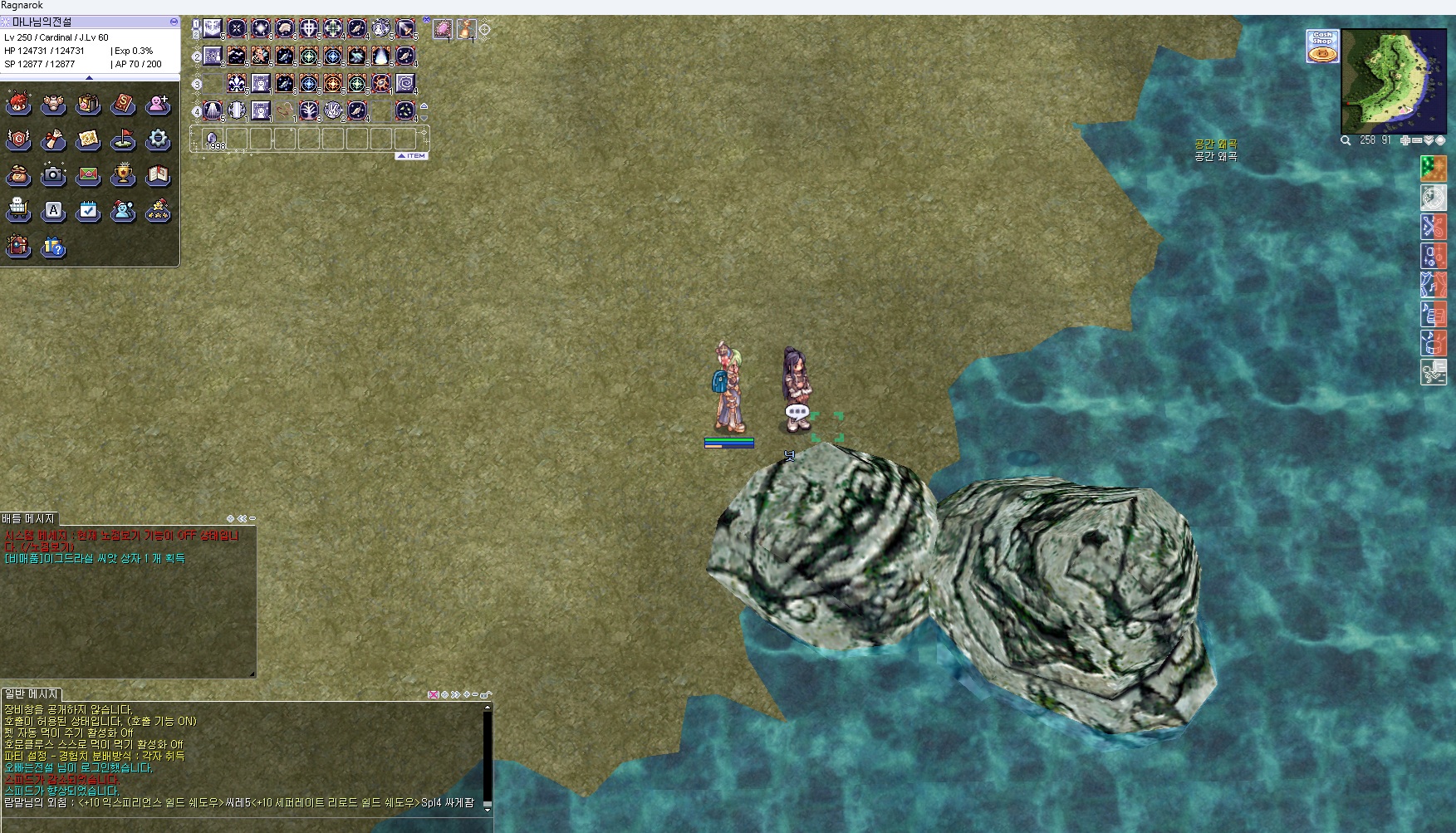Activate the fleur-de-lis skill in hotbar row 3
The height and width of the screenshot is (833, 1456).
(237, 83)
